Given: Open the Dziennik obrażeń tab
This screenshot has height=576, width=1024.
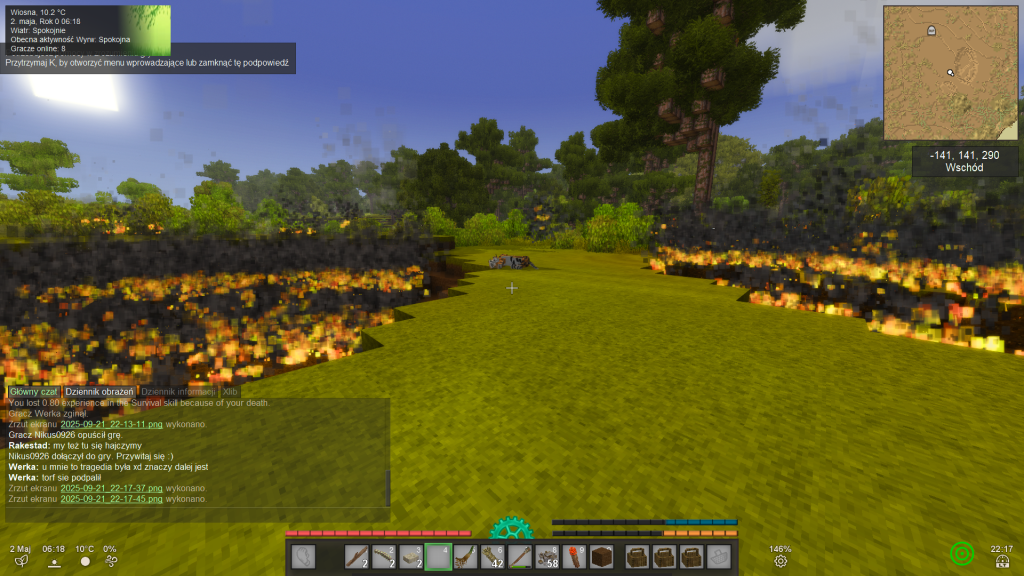Looking at the screenshot, I should click(99, 392).
